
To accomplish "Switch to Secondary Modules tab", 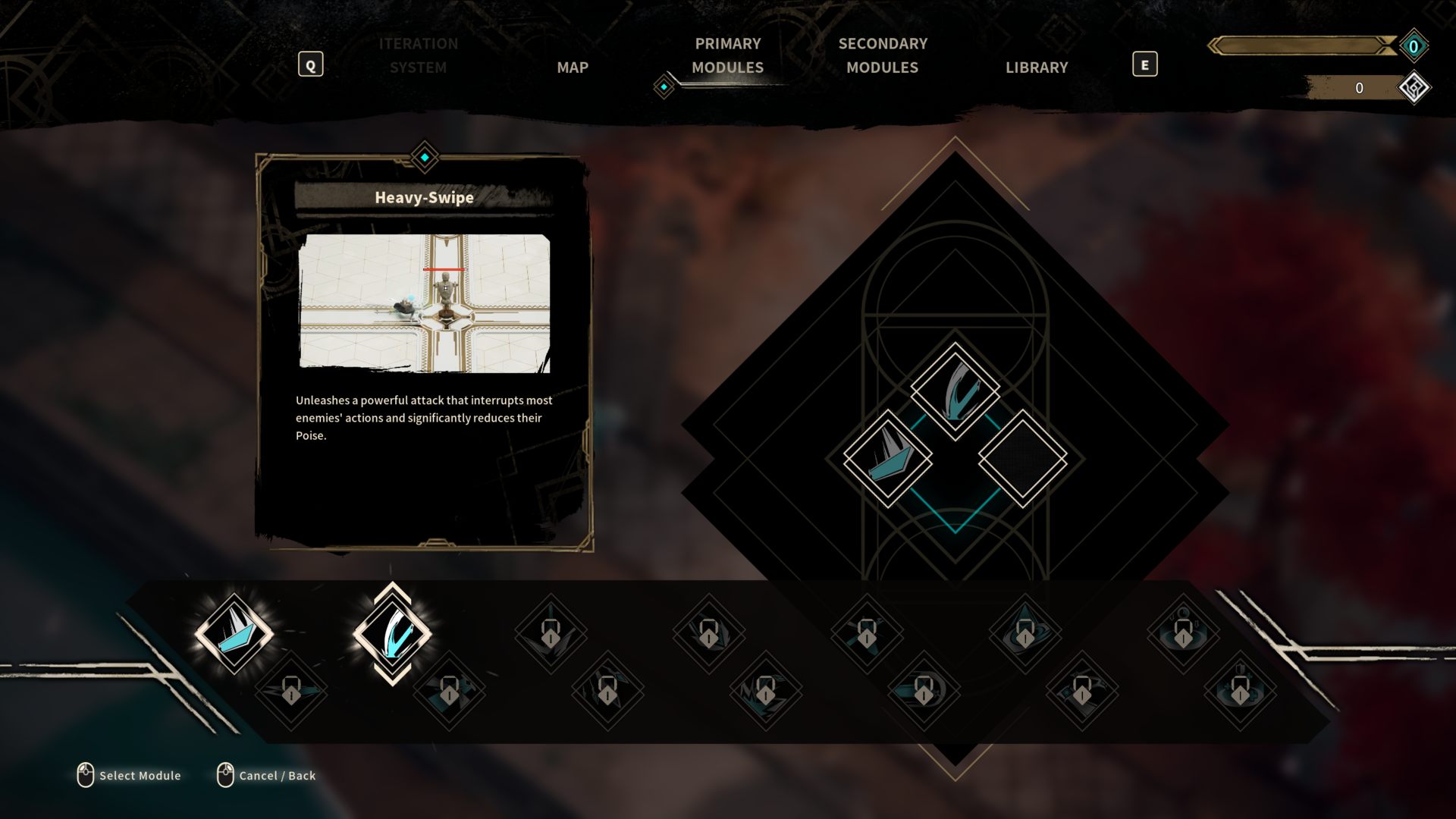I will (883, 55).
